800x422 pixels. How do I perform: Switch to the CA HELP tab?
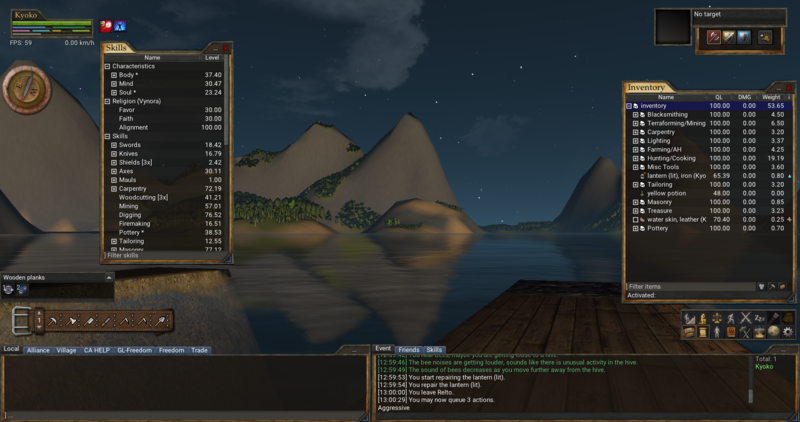coord(96,350)
